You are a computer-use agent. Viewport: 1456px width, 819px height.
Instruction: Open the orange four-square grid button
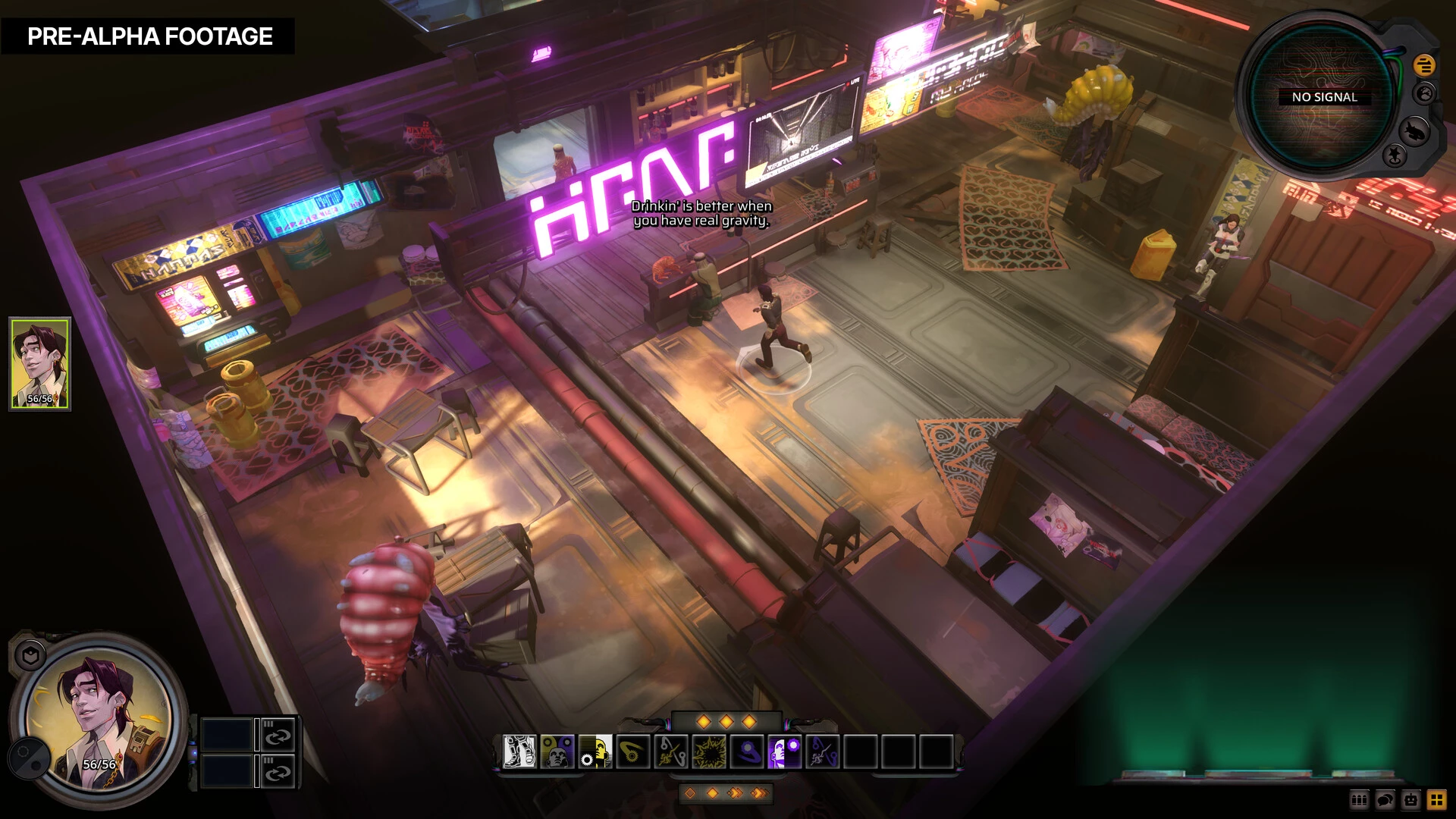pos(1437,800)
